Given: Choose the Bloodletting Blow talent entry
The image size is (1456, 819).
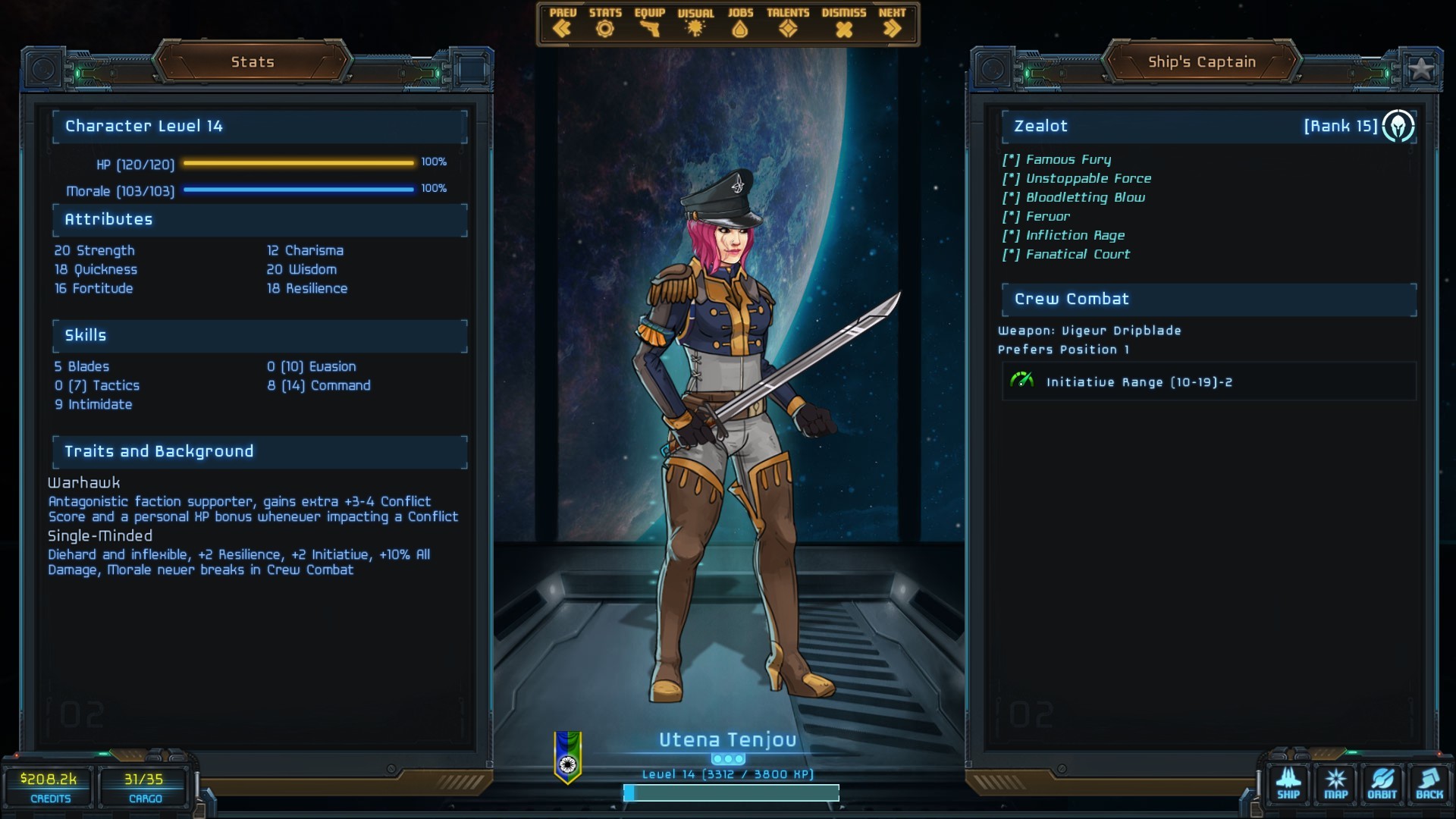Looking at the screenshot, I should [1084, 197].
